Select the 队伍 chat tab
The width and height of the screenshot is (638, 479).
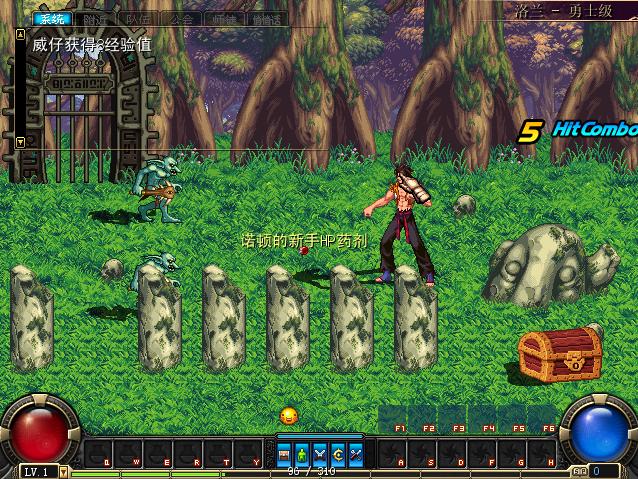coord(140,19)
